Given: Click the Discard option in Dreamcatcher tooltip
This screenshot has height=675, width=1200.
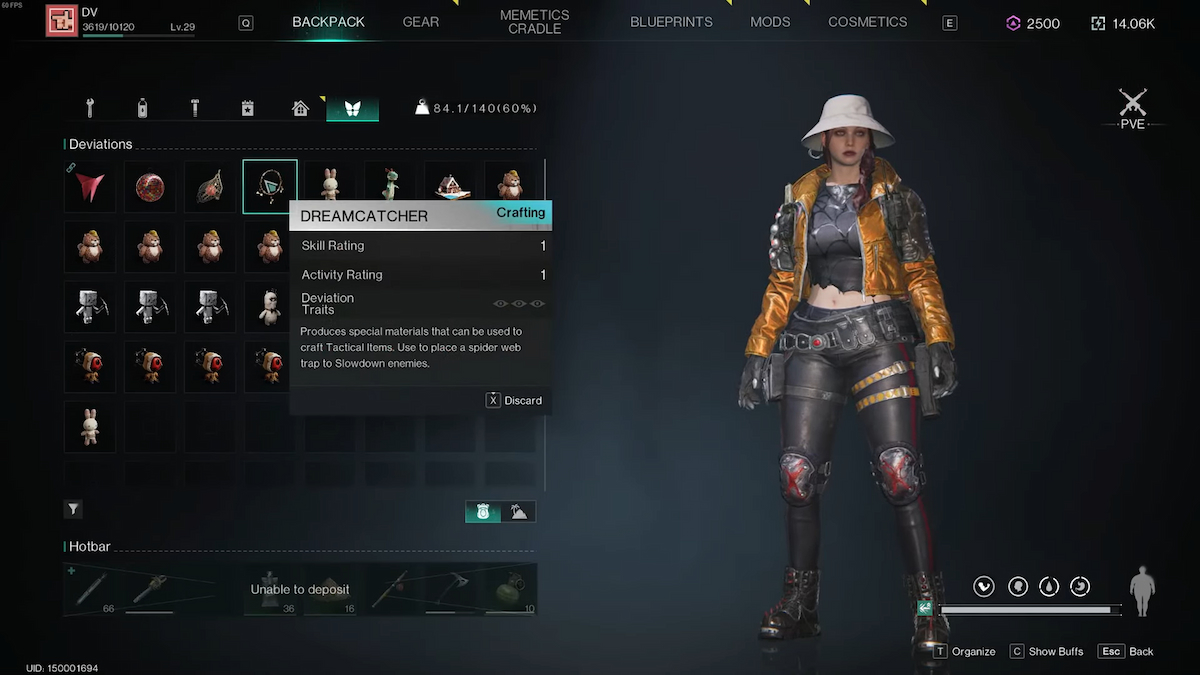Looking at the screenshot, I should pos(514,400).
